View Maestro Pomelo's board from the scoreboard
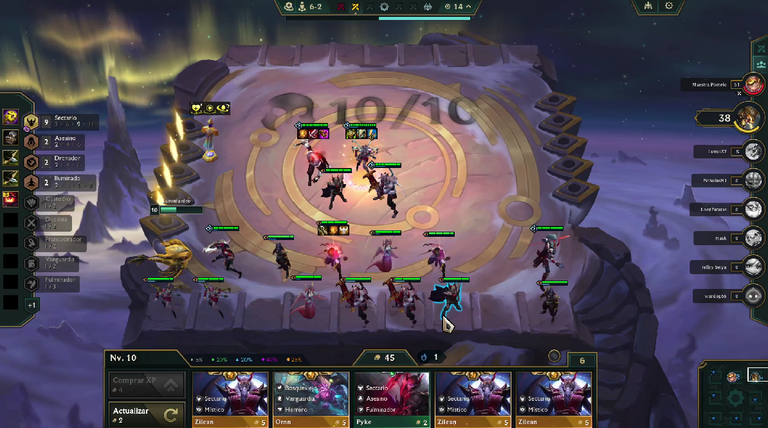Viewport: 768px width, 428px height. point(718,85)
